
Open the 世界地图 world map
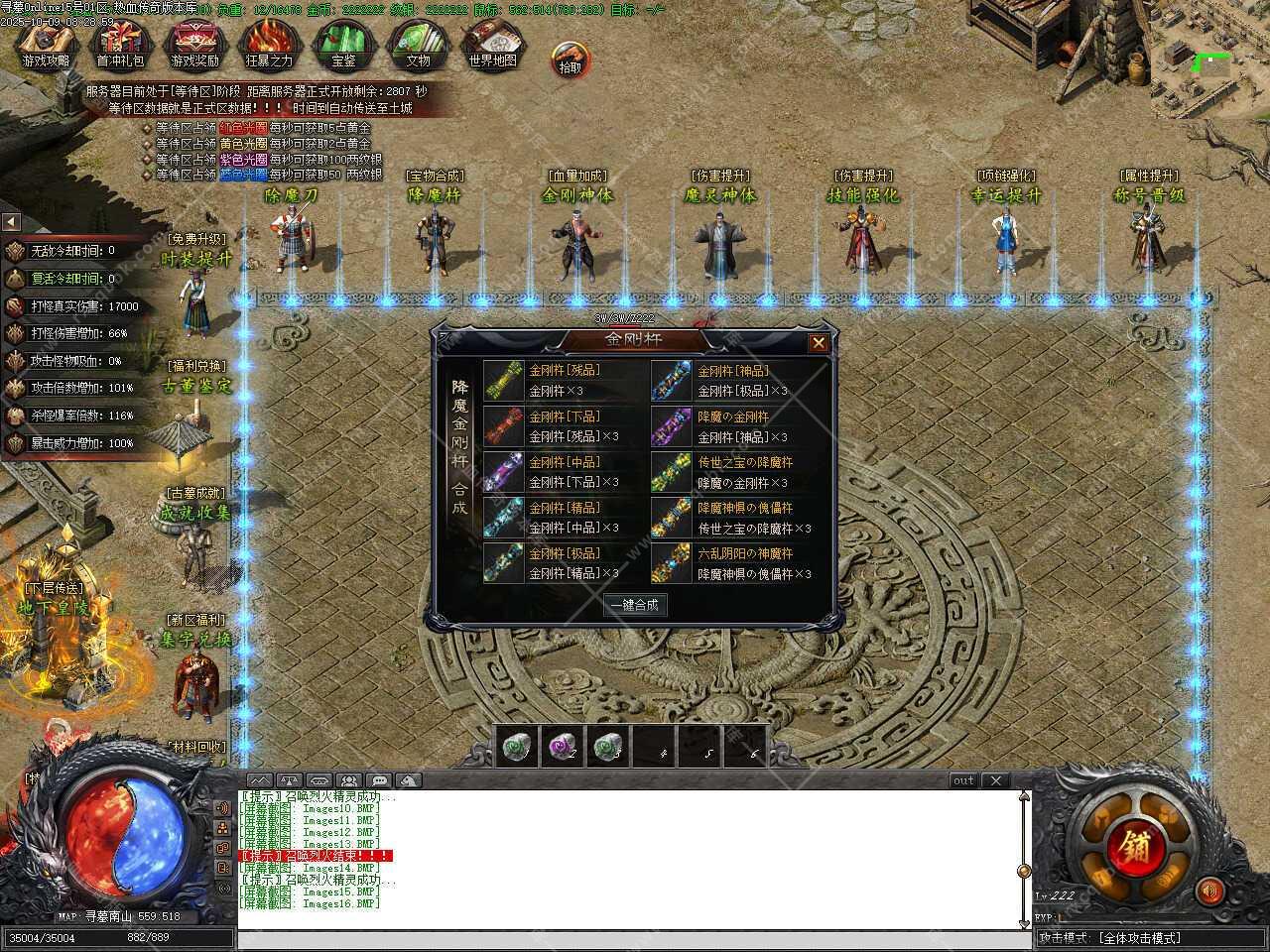tap(492, 46)
